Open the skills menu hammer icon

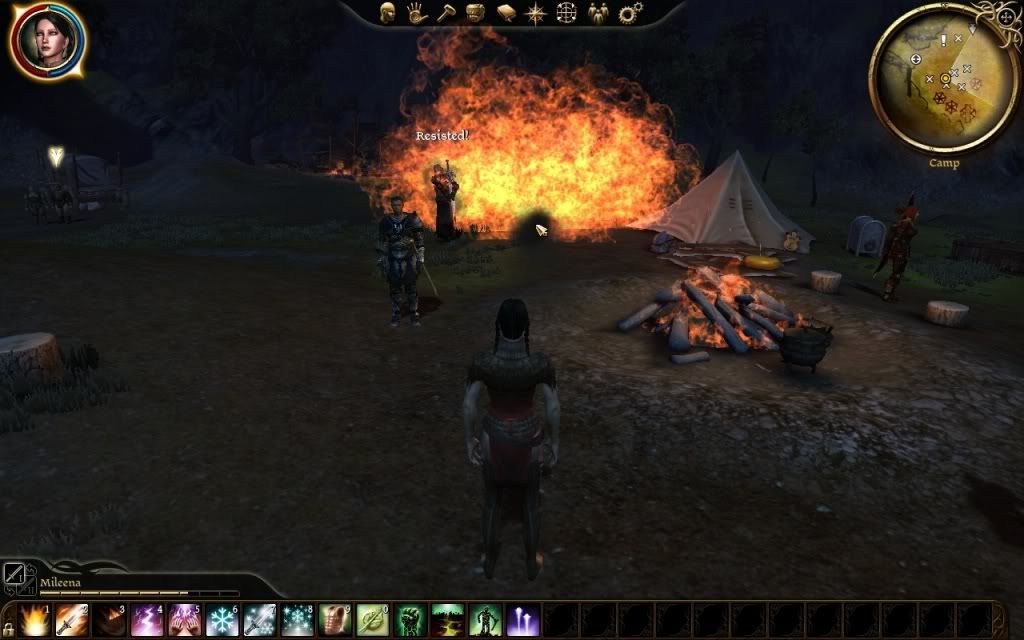click(446, 13)
